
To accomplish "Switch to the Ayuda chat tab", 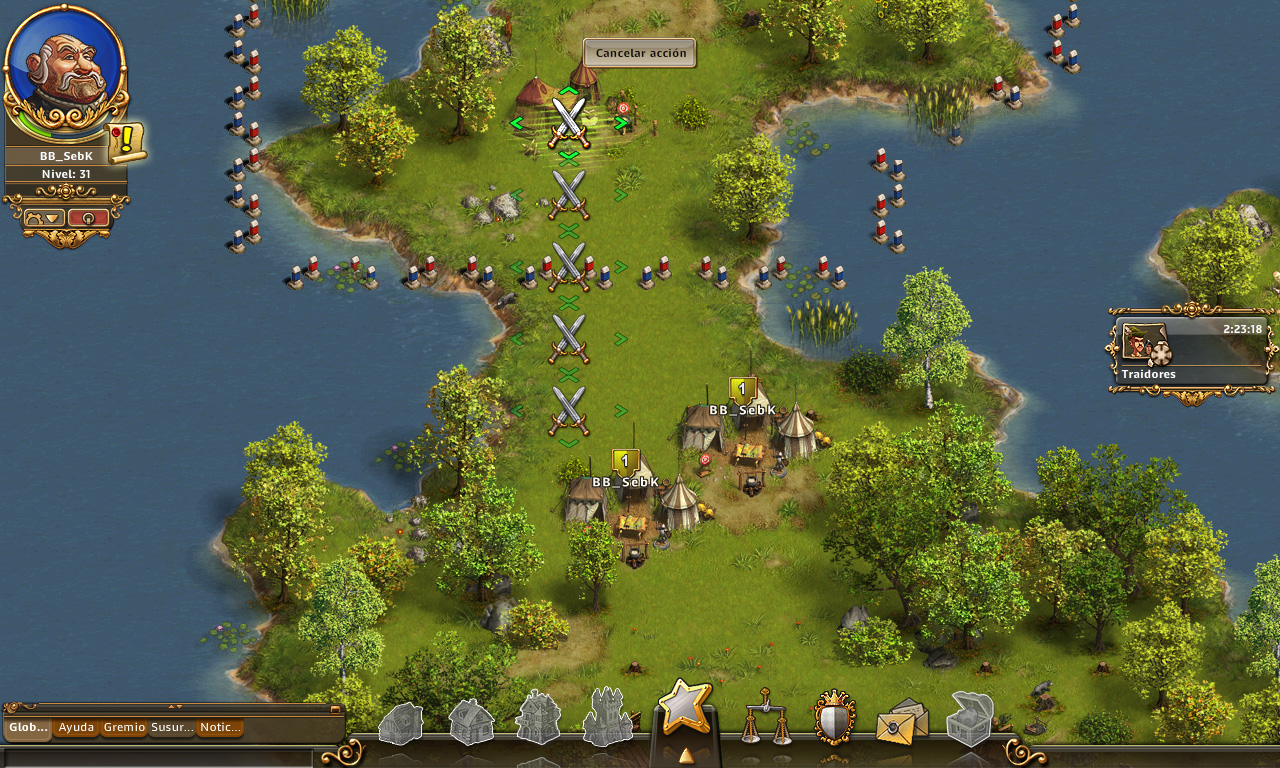I will coord(76,728).
